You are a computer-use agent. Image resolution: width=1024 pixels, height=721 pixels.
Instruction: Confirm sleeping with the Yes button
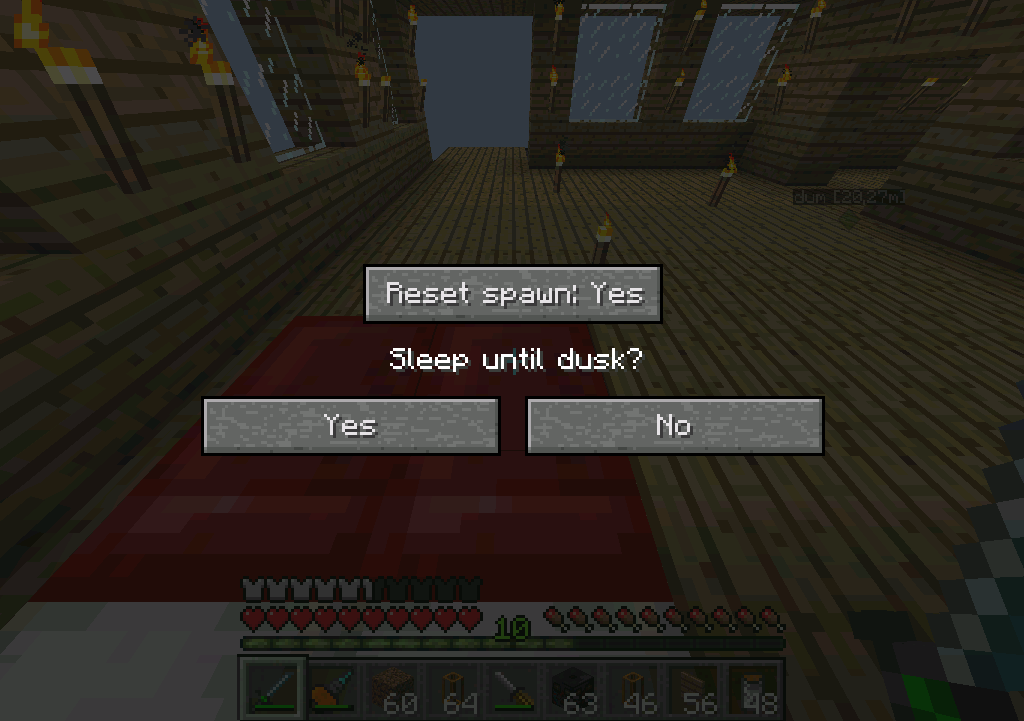(350, 426)
